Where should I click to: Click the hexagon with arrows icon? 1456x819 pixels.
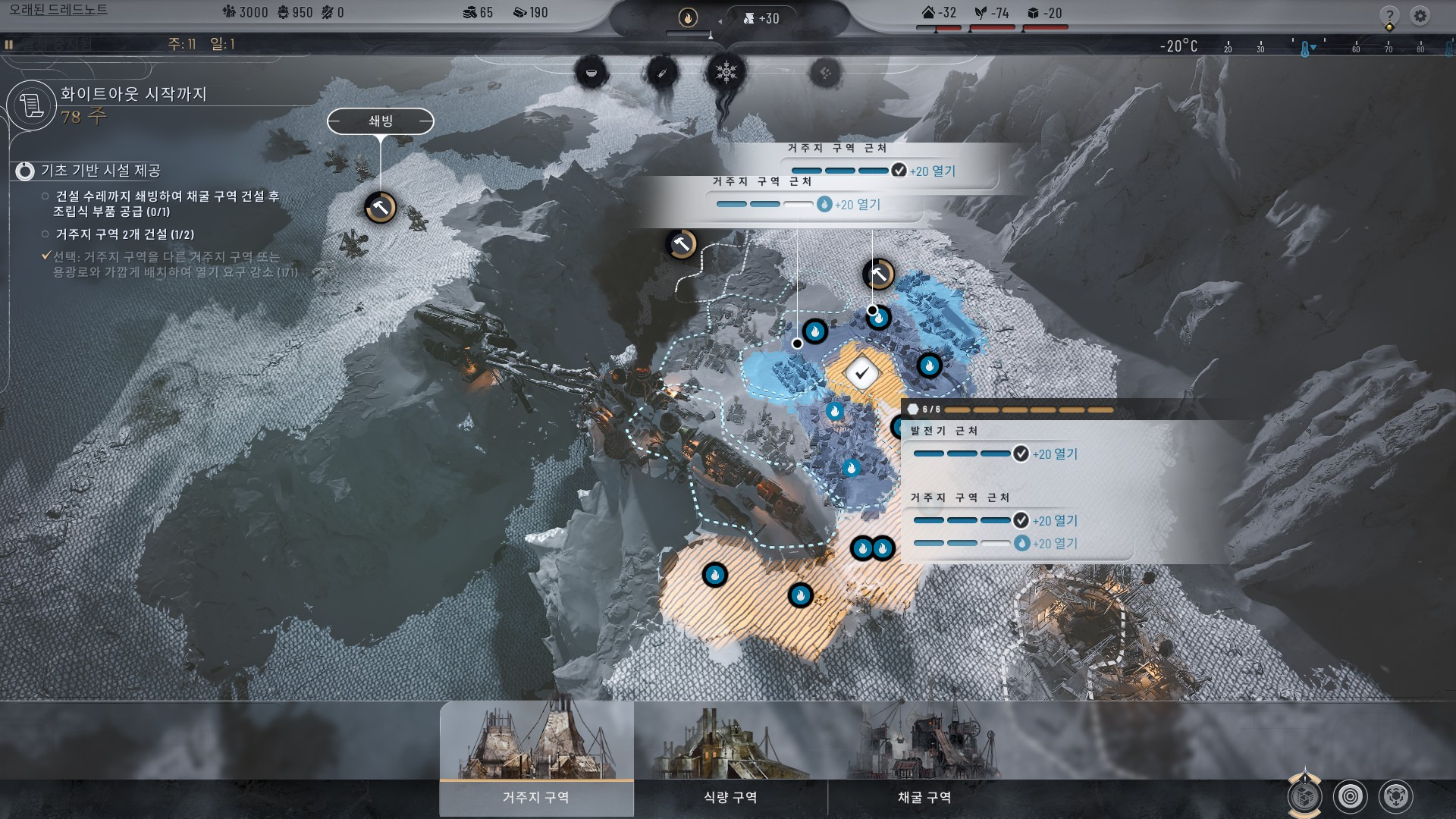coord(1396,796)
